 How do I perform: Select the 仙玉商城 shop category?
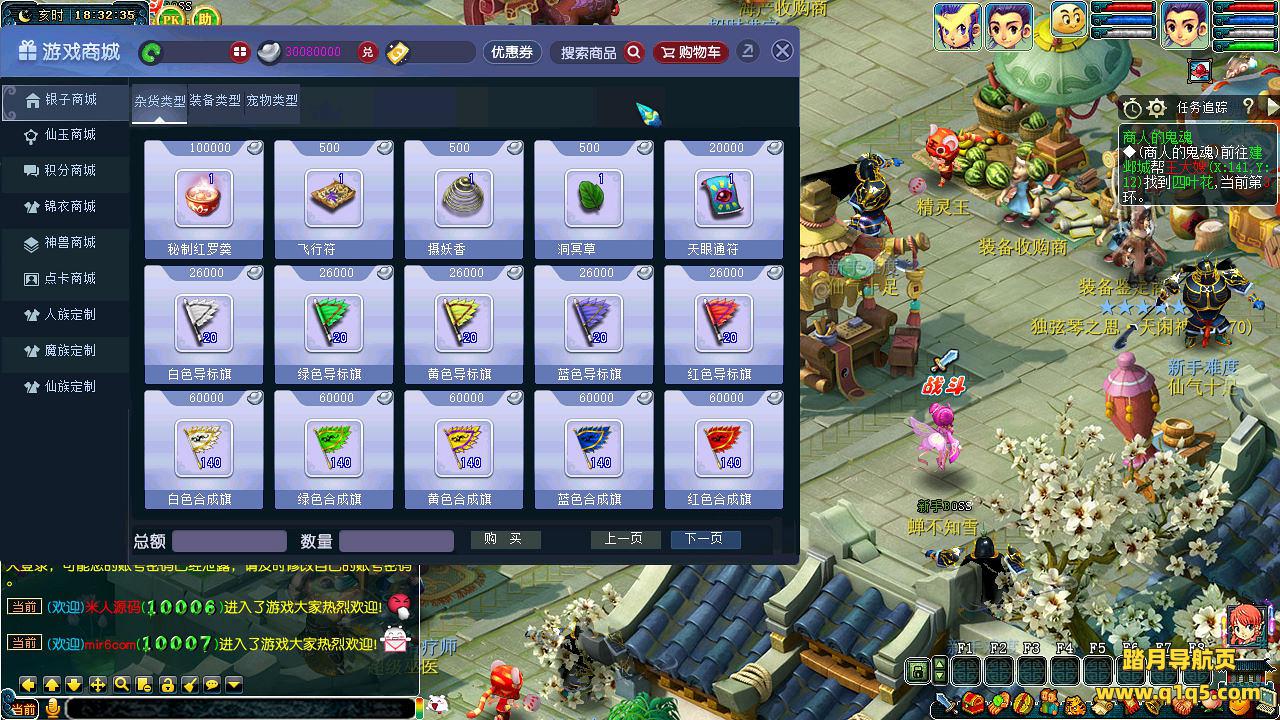pos(68,135)
